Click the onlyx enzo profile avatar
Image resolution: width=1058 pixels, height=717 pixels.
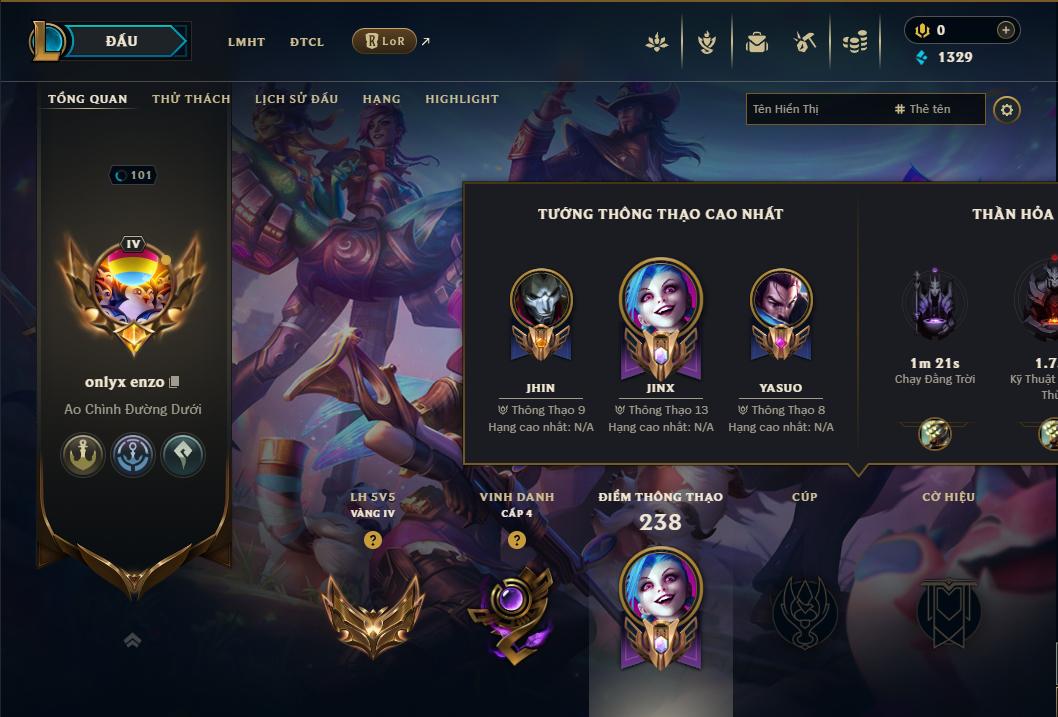pyautogui.click(x=133, y=288)
